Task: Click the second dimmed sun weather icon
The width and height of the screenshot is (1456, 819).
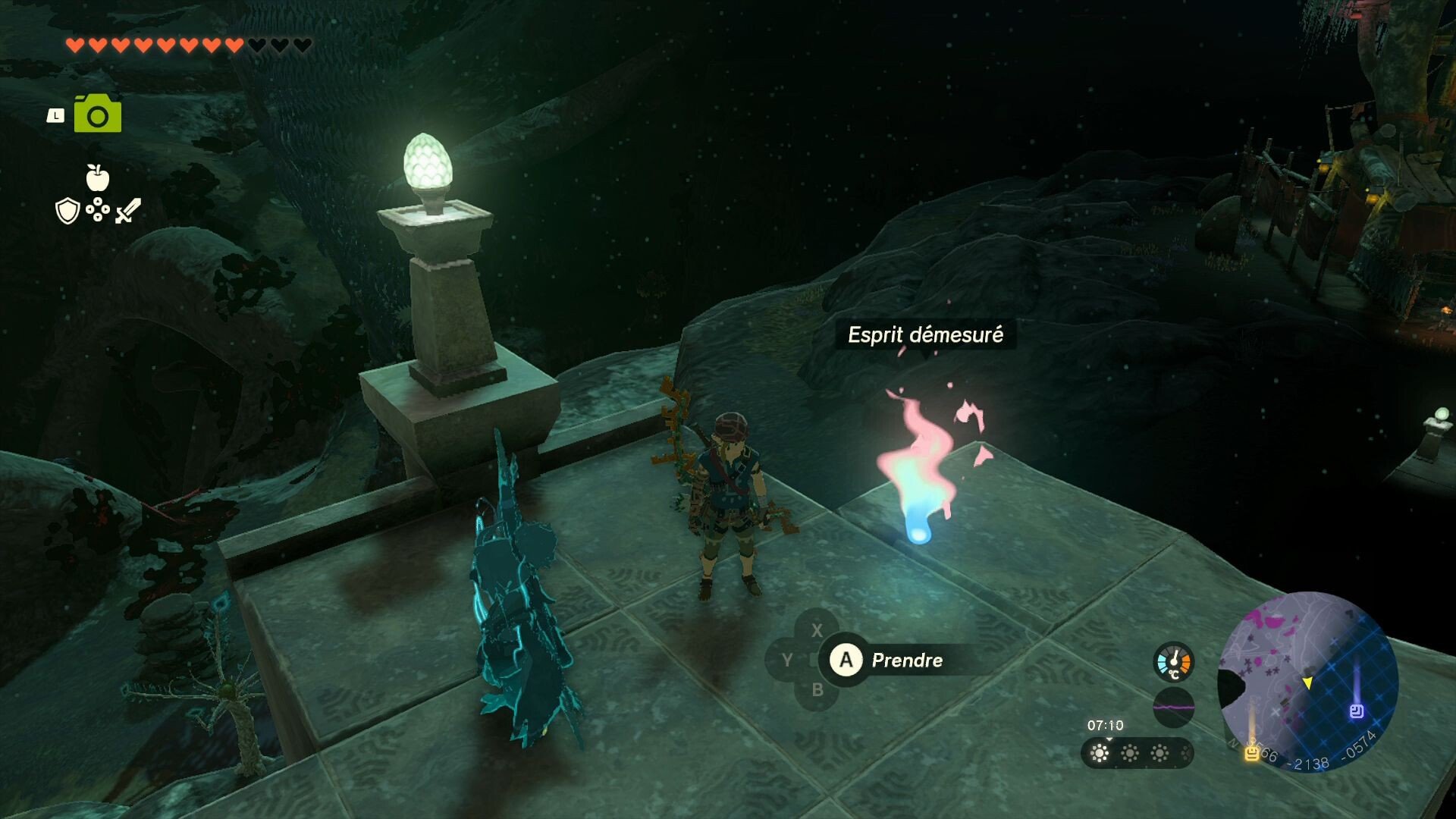Action: (1129, 755)
